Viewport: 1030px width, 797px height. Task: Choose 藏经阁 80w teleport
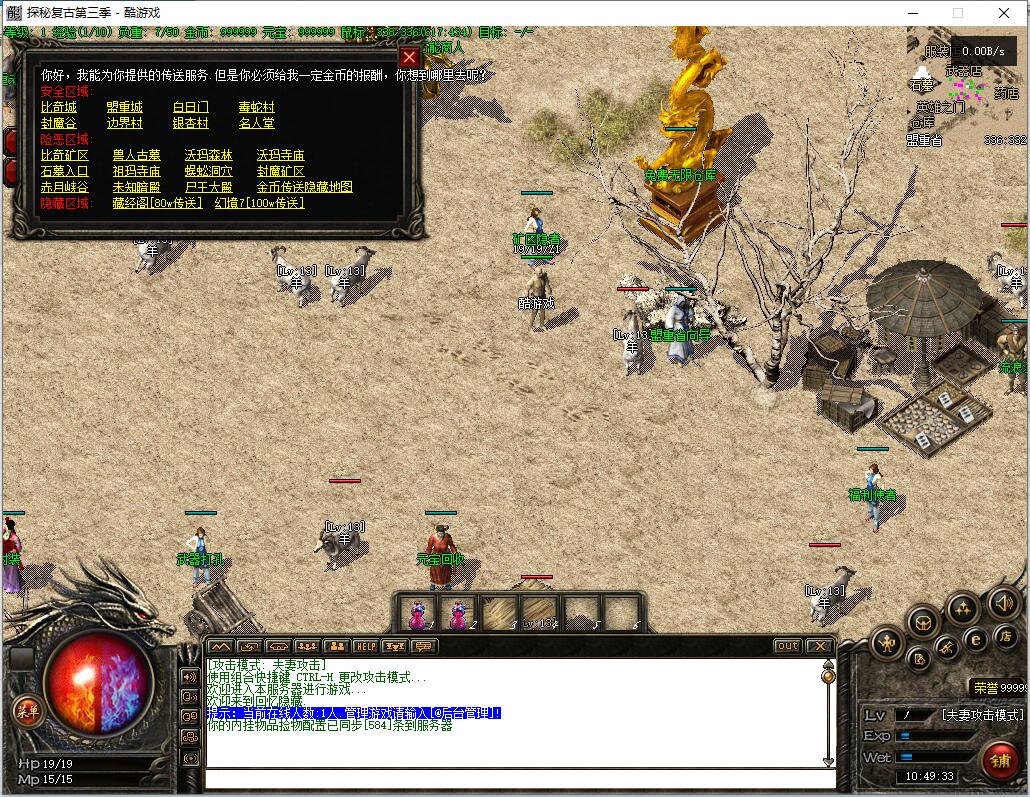pos(157,203)
